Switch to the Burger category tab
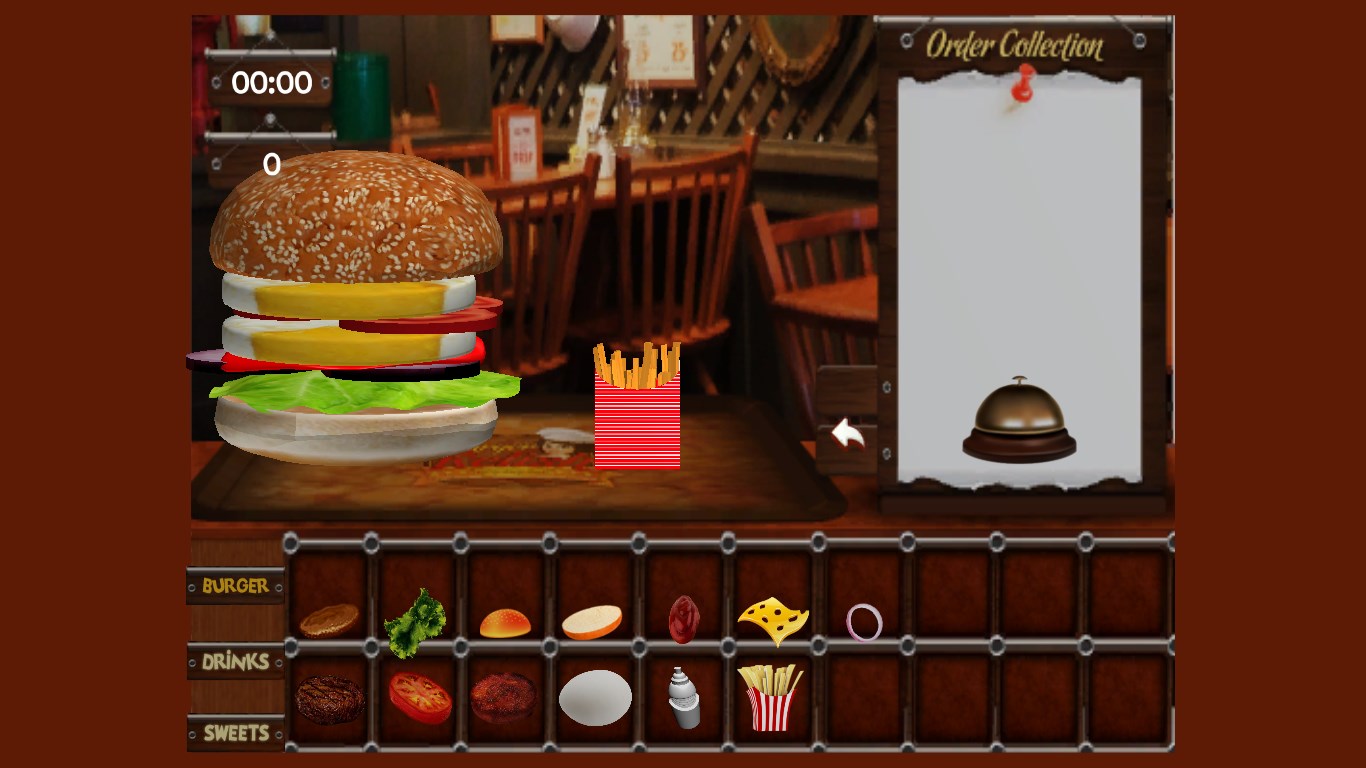Viewport: 1366px width, 768px height. coord(235,586)
